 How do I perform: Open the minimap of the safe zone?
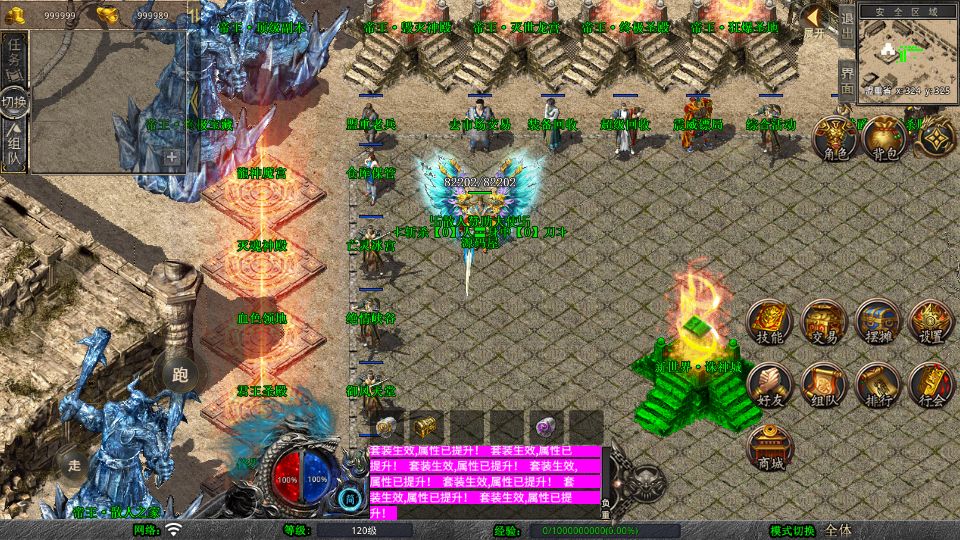click(x=907, y=52)
